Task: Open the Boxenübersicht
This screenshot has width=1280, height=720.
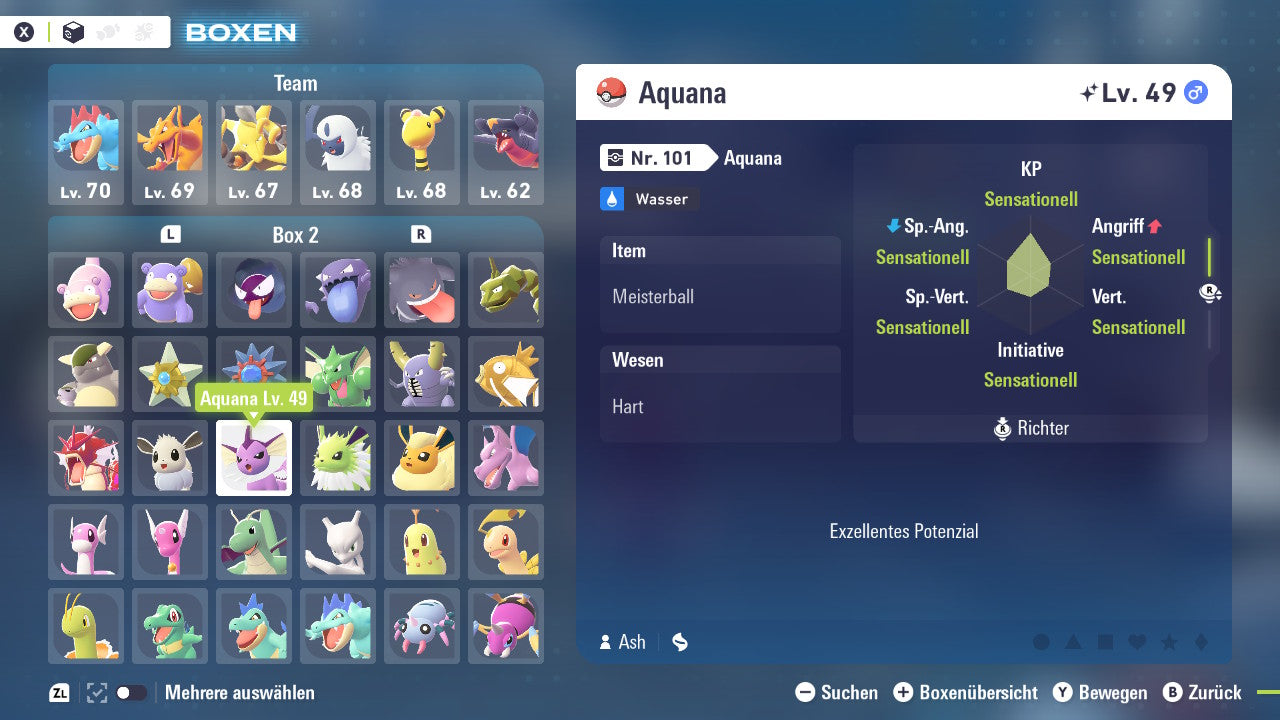Action: click(965, 692)
